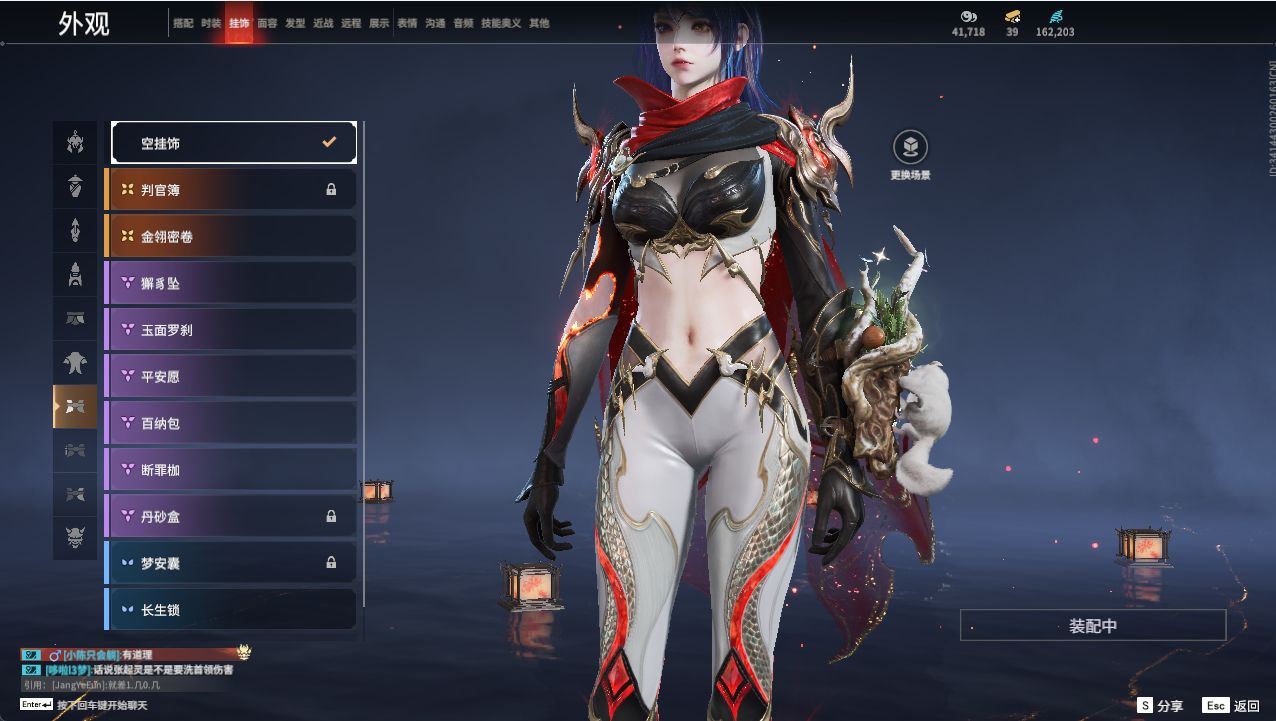Open the 搭配 tab
Viewport: 1276px width, 721px height.
point(183,23)
